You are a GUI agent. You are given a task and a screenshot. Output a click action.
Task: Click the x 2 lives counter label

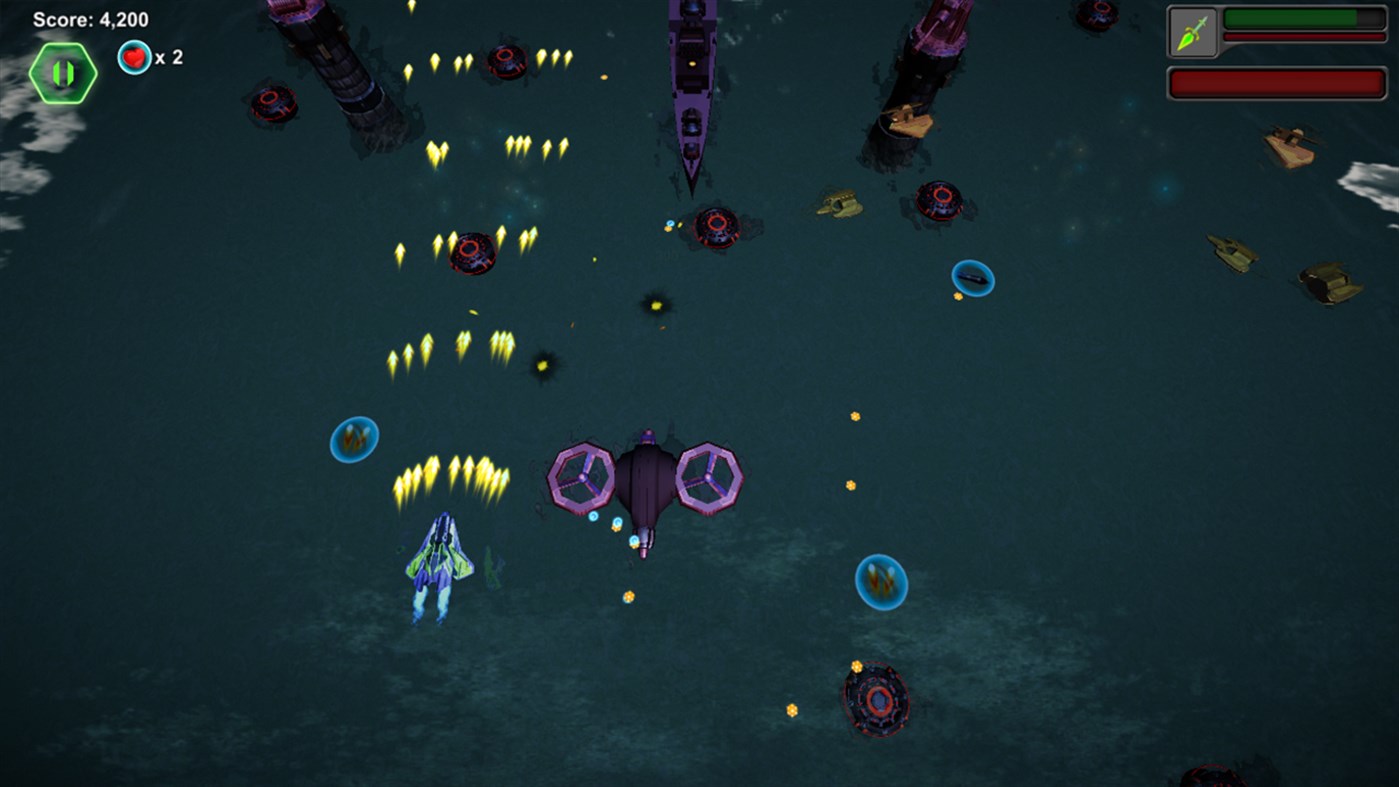pos(172,58)
